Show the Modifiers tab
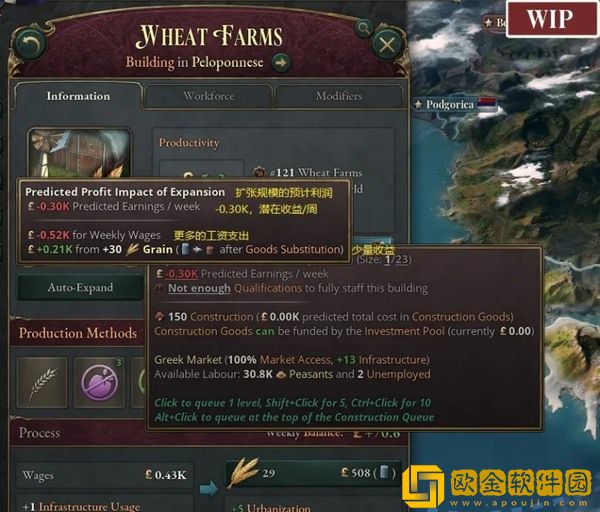 [338, 96]
